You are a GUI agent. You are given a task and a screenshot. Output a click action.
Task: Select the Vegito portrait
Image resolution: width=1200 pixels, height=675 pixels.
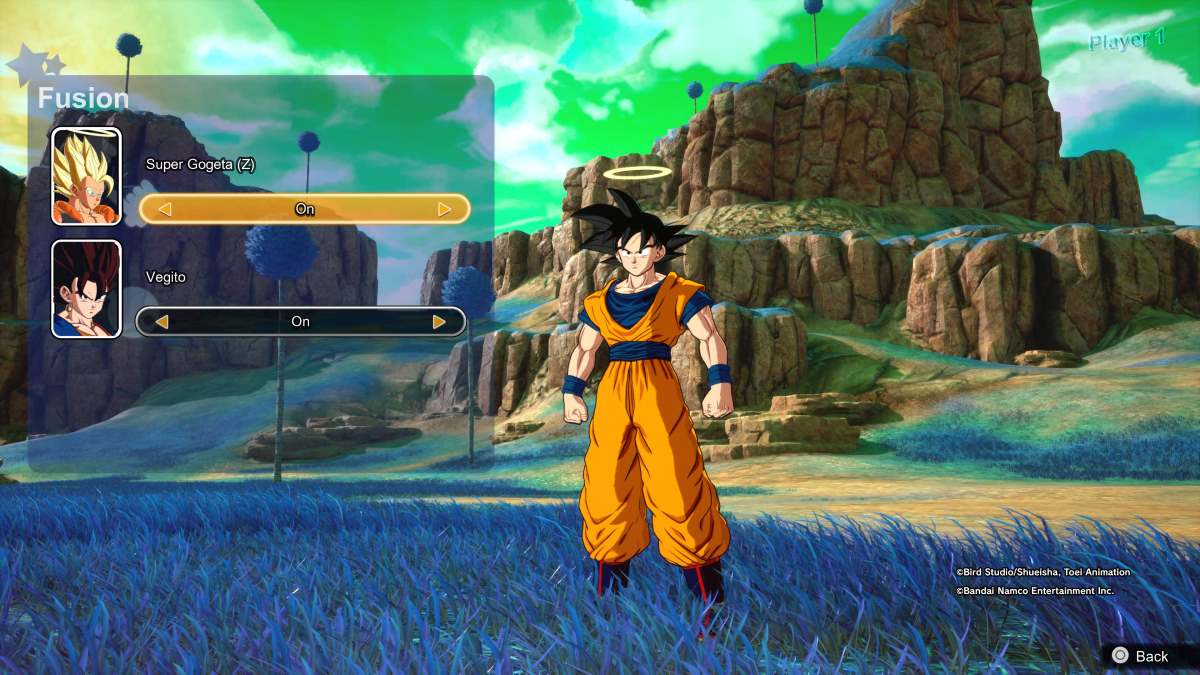87,289
